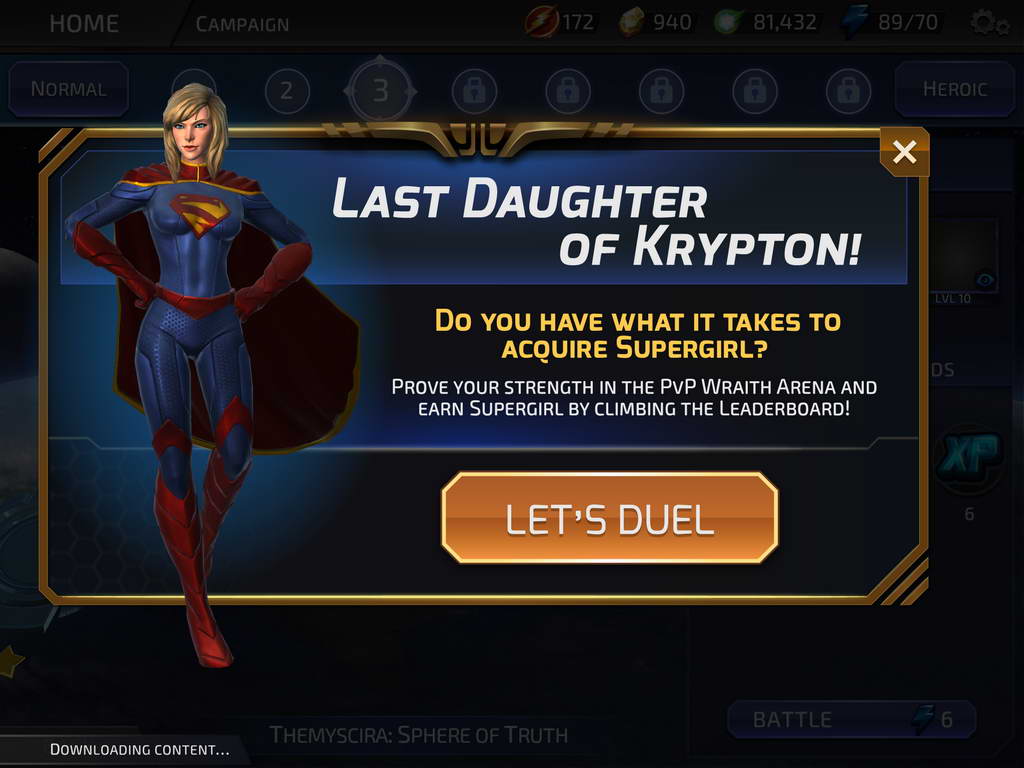
Task: Switch to Normal difficulty
Action: point(68,89)
